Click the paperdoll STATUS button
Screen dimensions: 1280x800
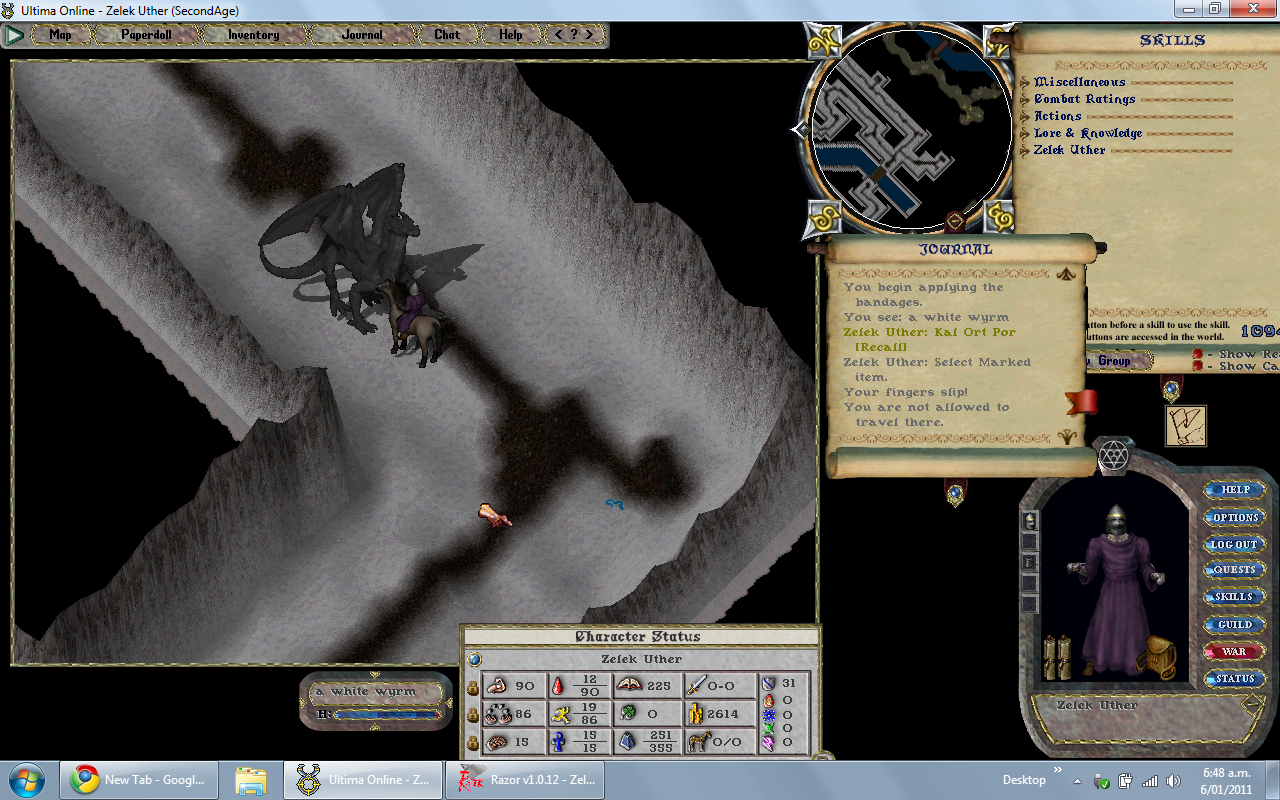coord(1235,678)
